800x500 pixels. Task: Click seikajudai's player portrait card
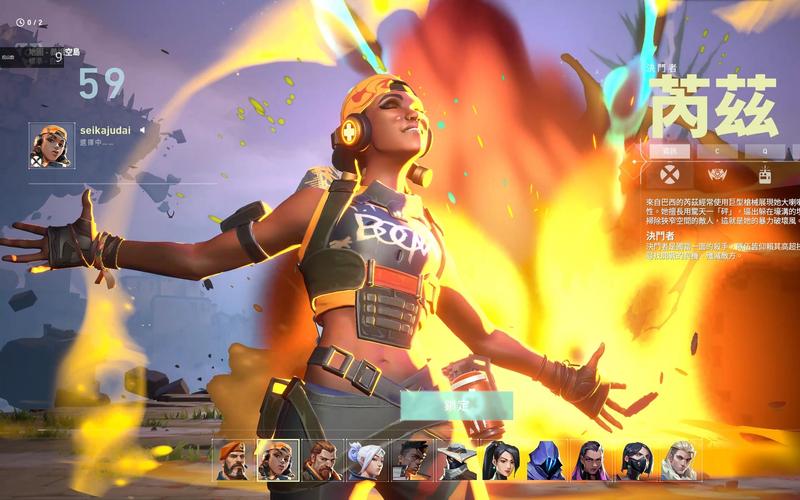point(49,144)
